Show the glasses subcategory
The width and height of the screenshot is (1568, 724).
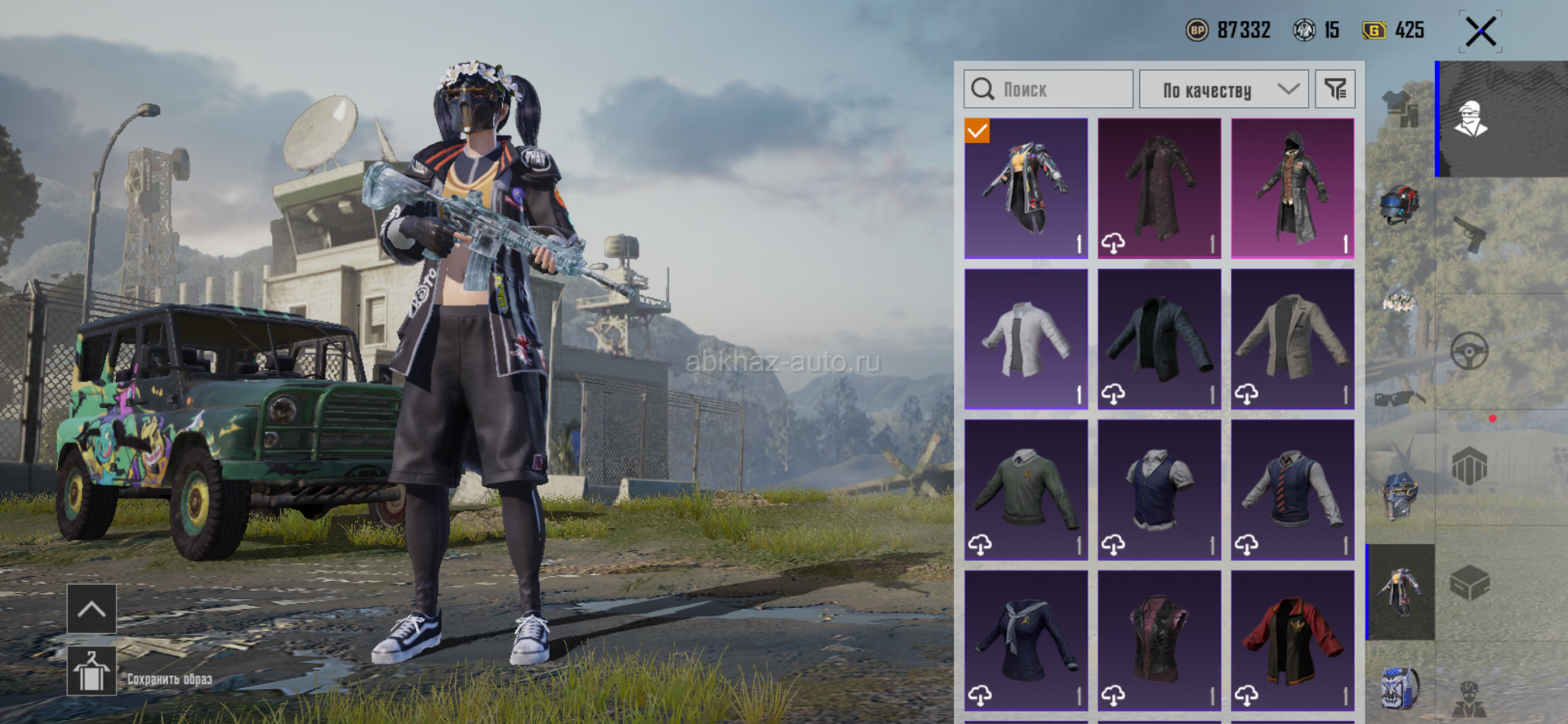1400,398
